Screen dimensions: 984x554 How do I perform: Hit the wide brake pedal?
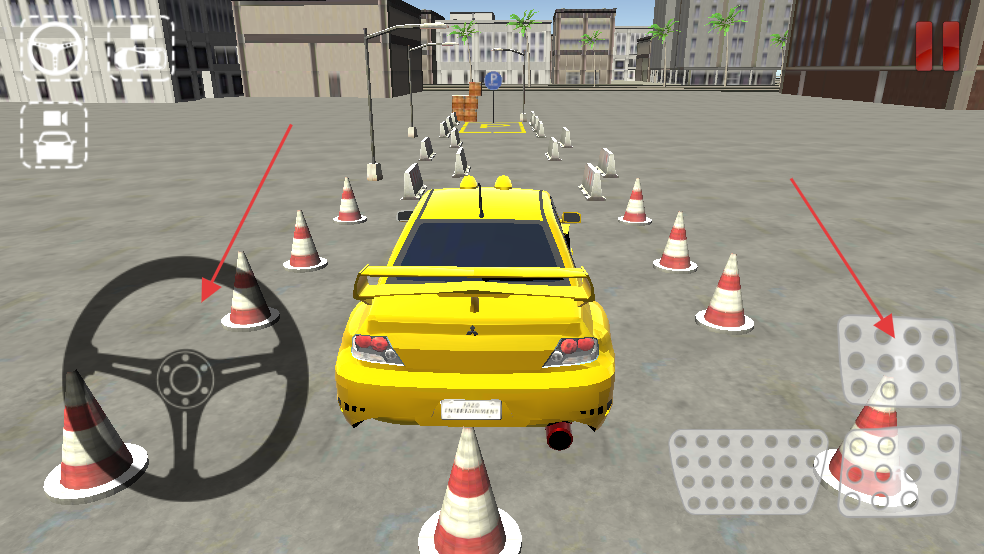(x=748, y=472)
